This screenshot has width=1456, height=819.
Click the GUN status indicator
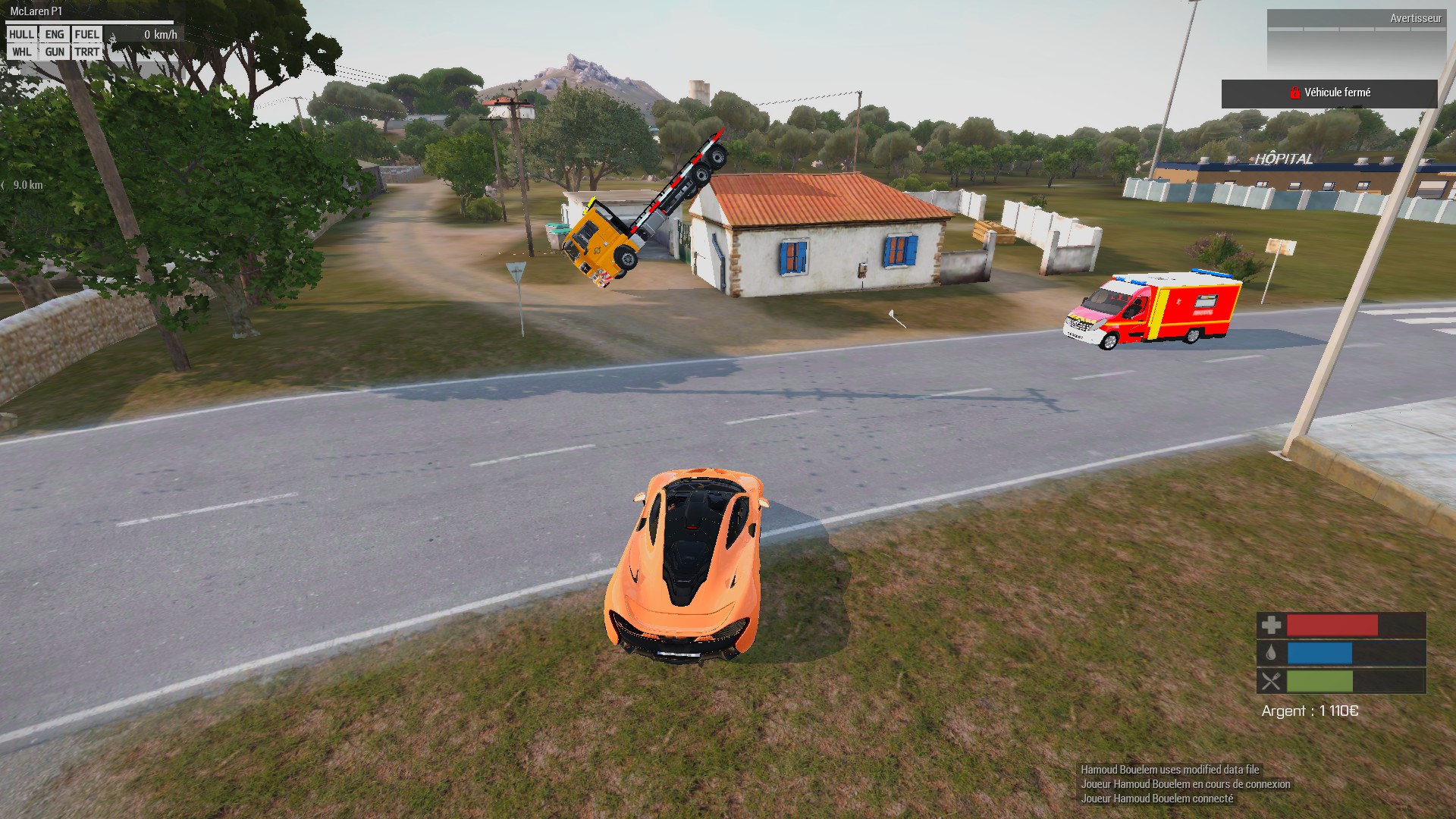tap(55, 52)
